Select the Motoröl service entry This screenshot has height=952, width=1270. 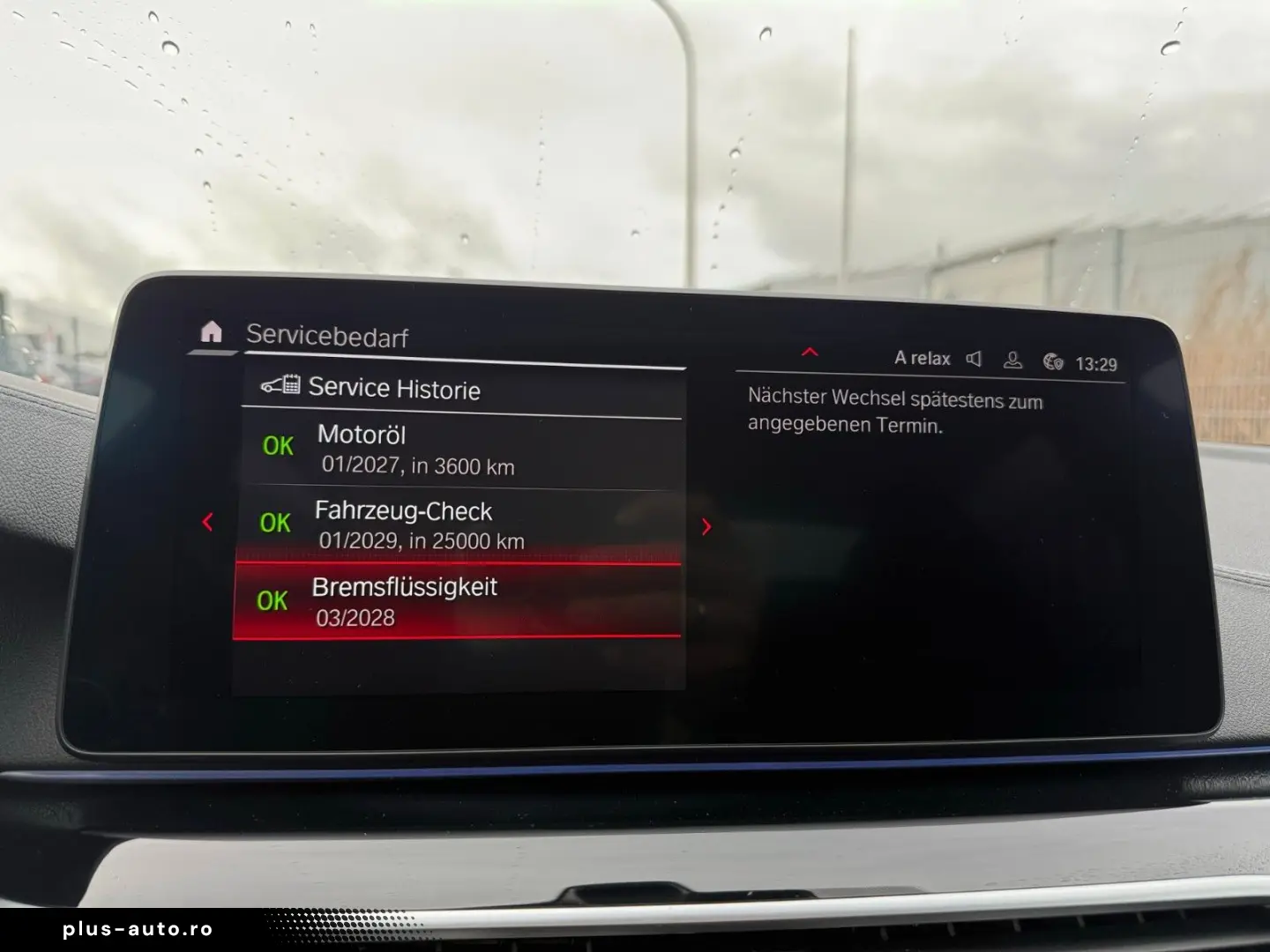click(415, 448)
